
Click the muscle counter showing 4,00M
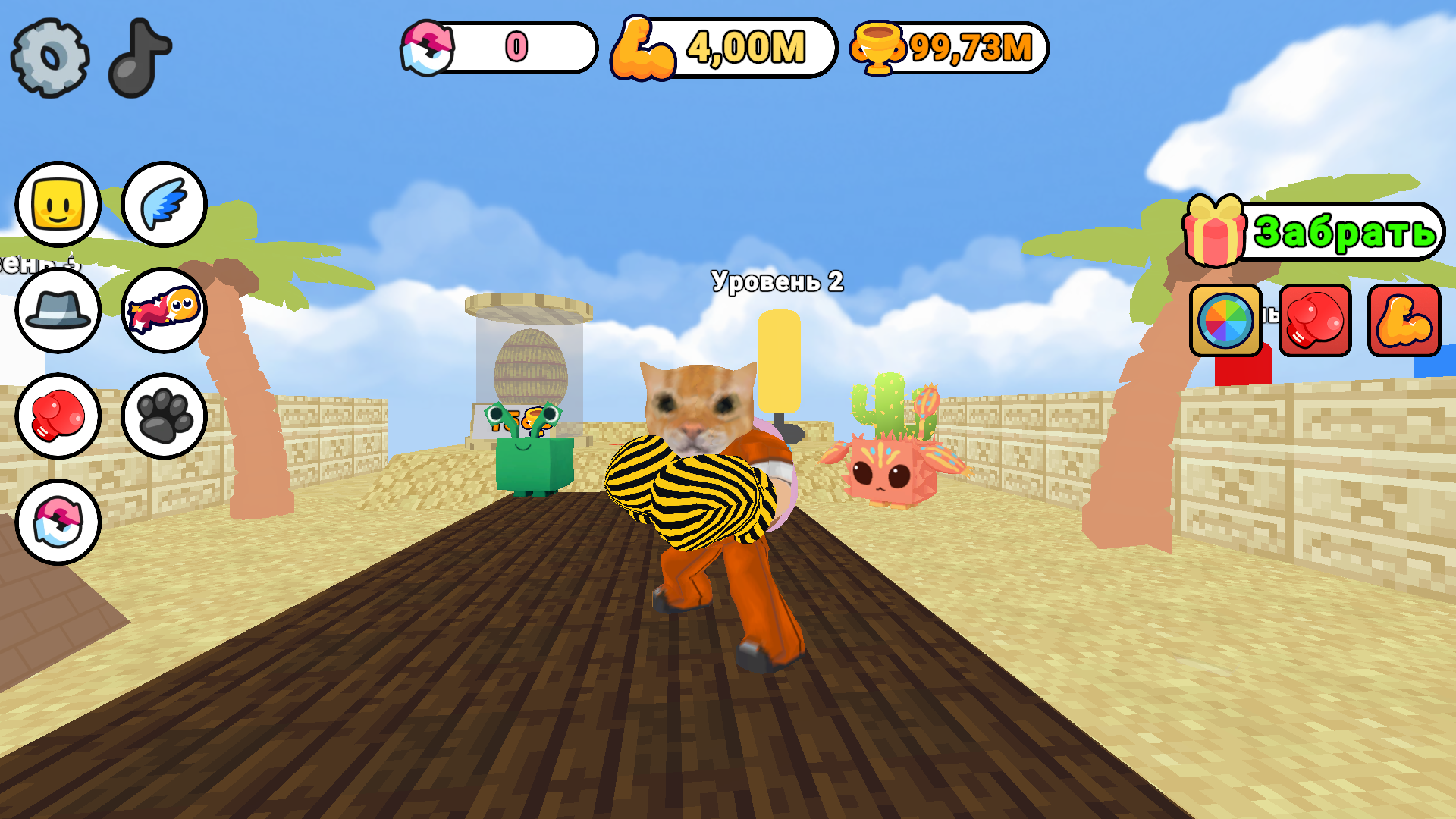(x=720, y=49)
